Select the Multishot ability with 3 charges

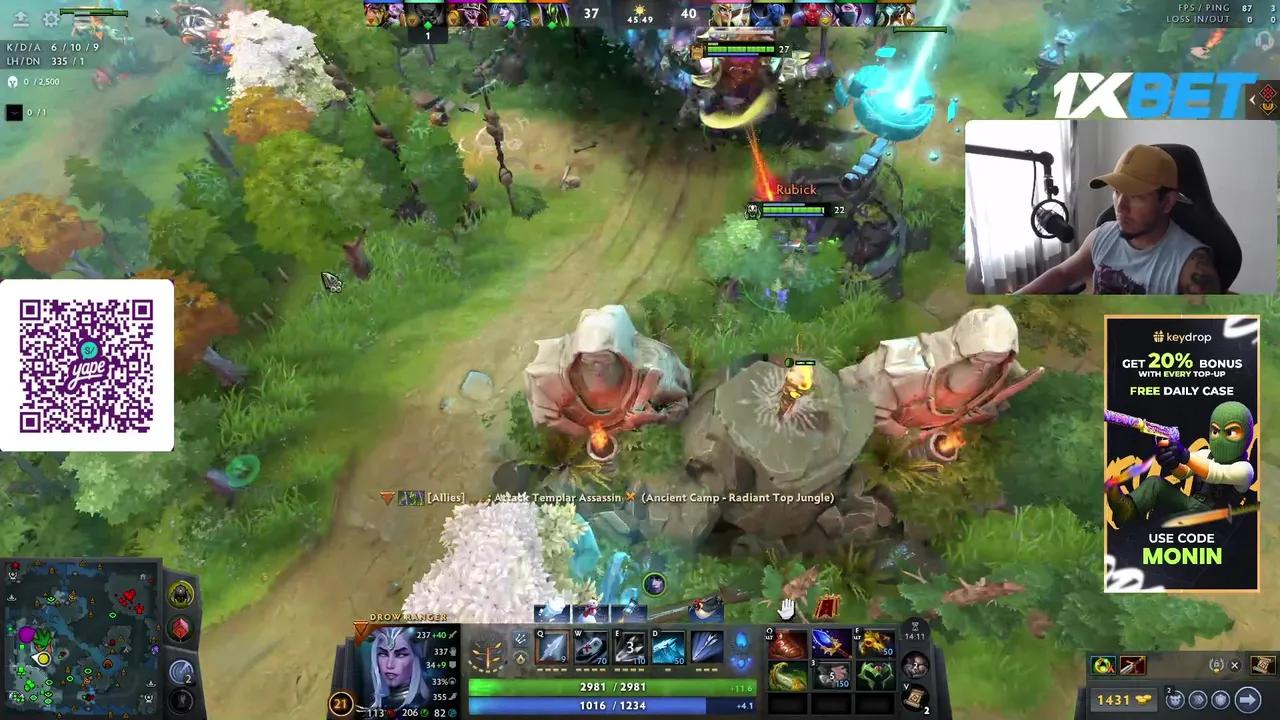630,647
